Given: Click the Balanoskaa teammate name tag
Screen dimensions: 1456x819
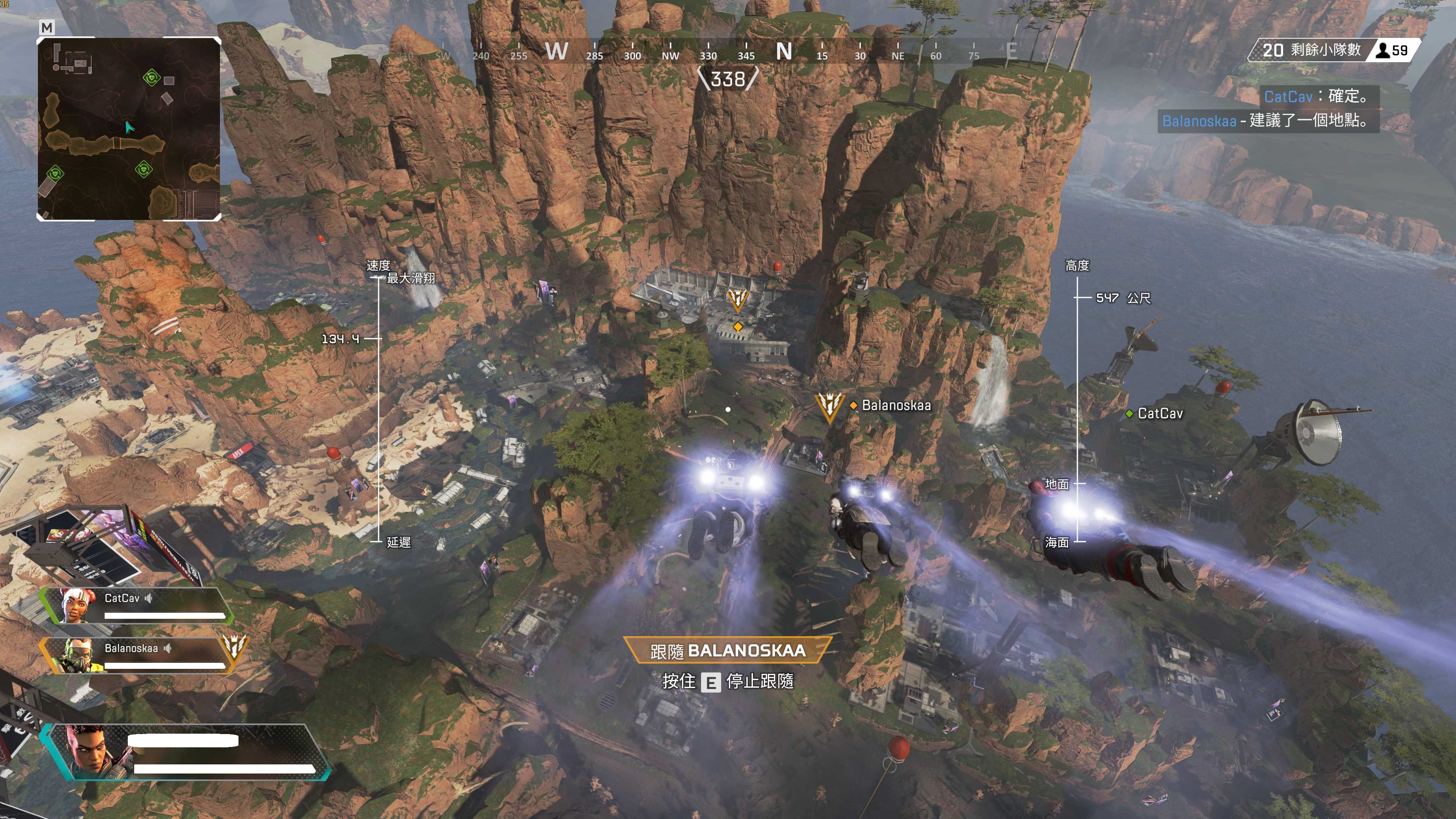Looking at the screenshot, I should point(895,405).
